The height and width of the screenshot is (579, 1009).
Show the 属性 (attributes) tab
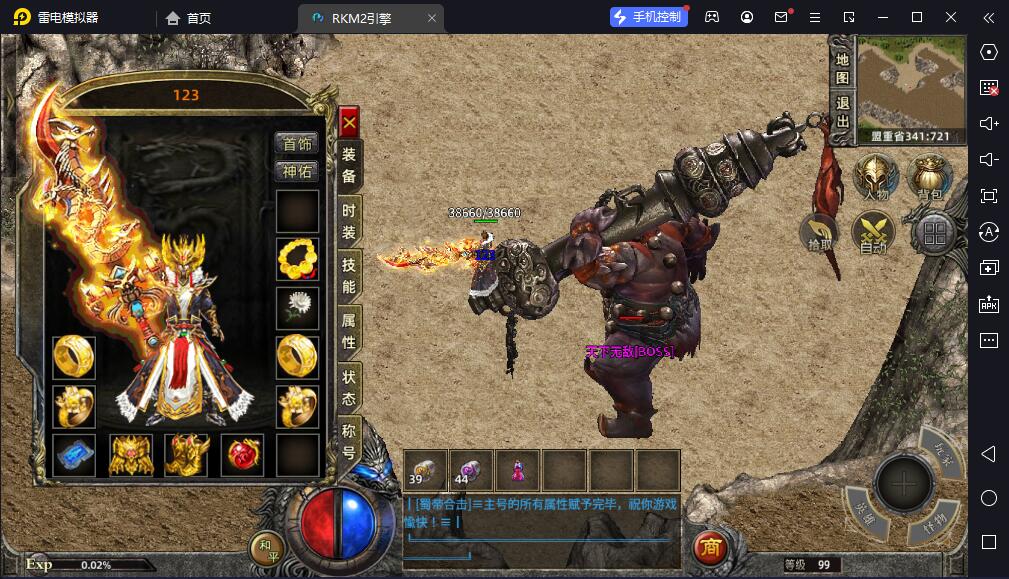(349, 331)
